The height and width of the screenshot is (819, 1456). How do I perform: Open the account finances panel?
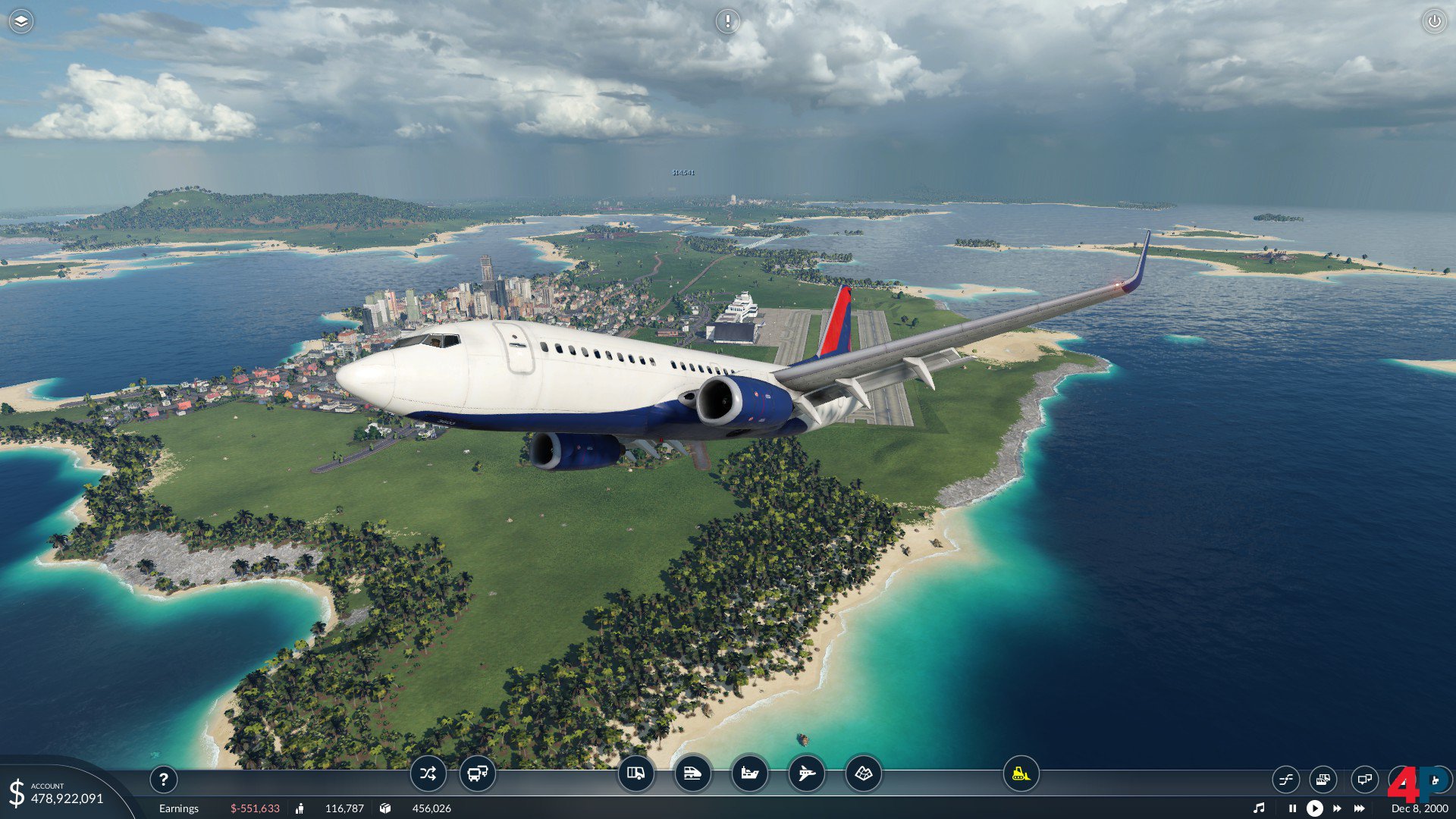[57, 793]
